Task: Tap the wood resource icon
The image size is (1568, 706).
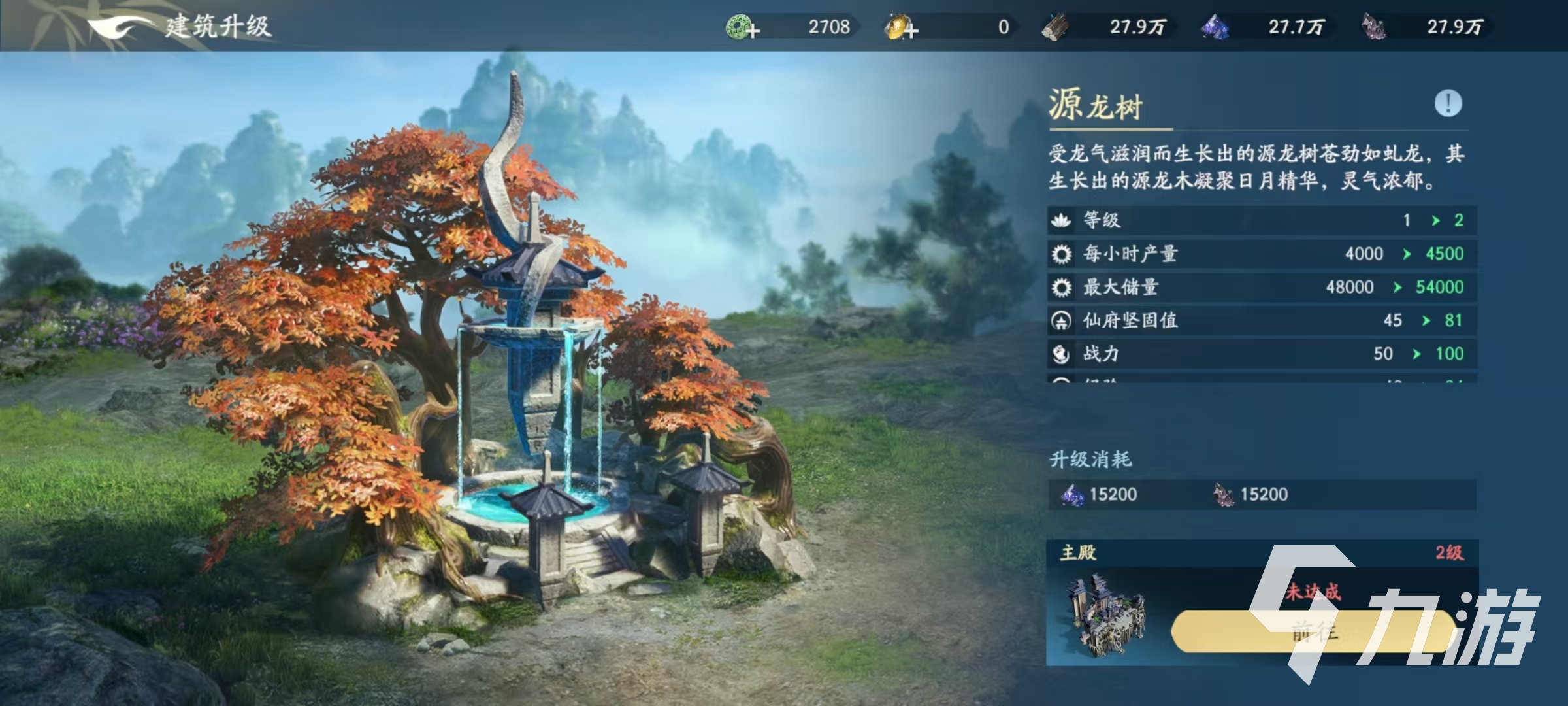Action: [x=1055, y=27]
